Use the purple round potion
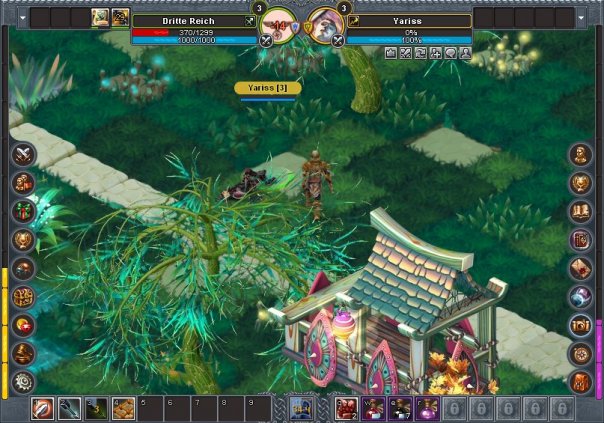The width and height of the screenshot is (604, 423). (427, 408)
